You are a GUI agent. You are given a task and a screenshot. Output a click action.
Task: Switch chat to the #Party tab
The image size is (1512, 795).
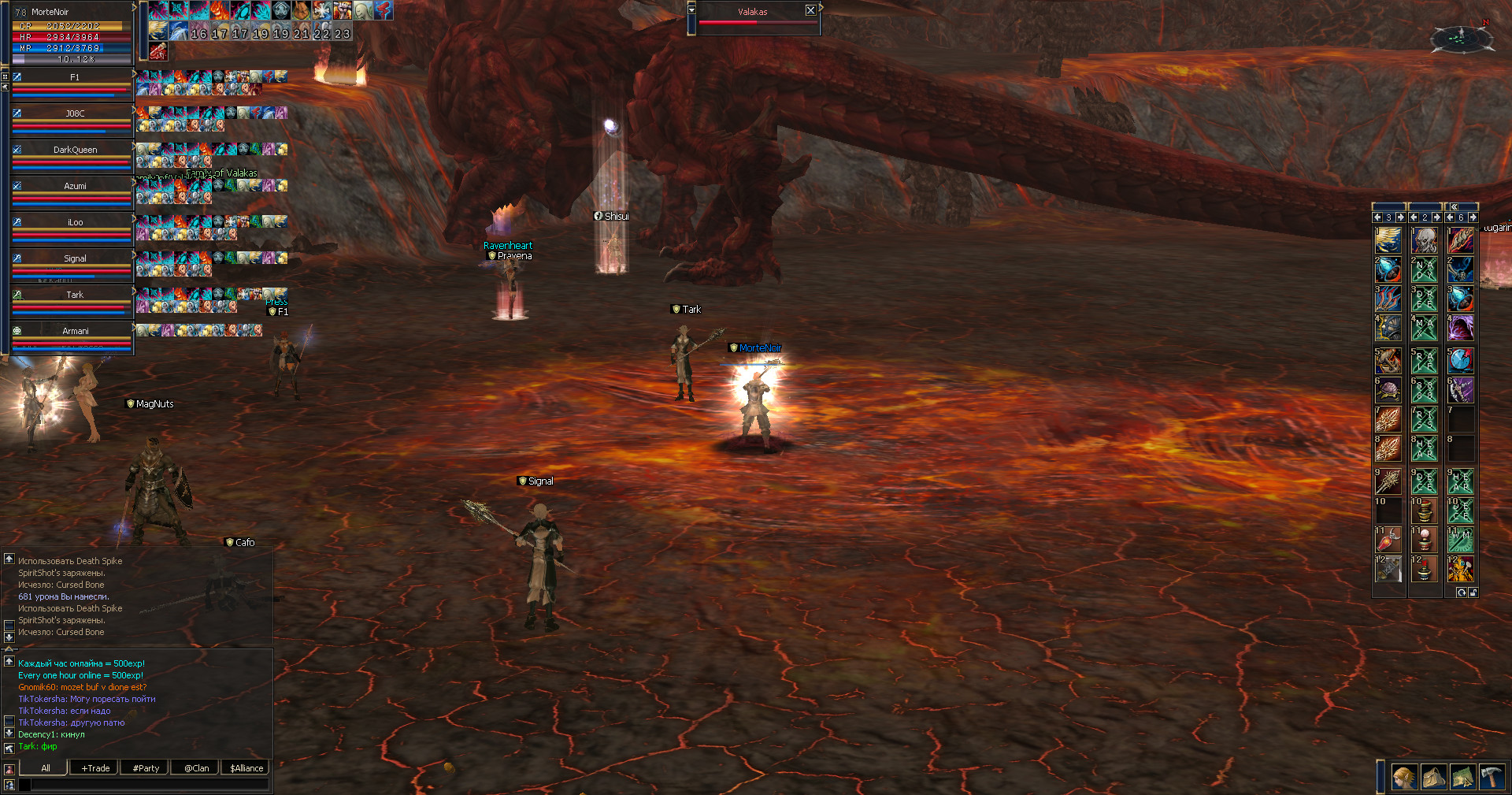(146, 768)
